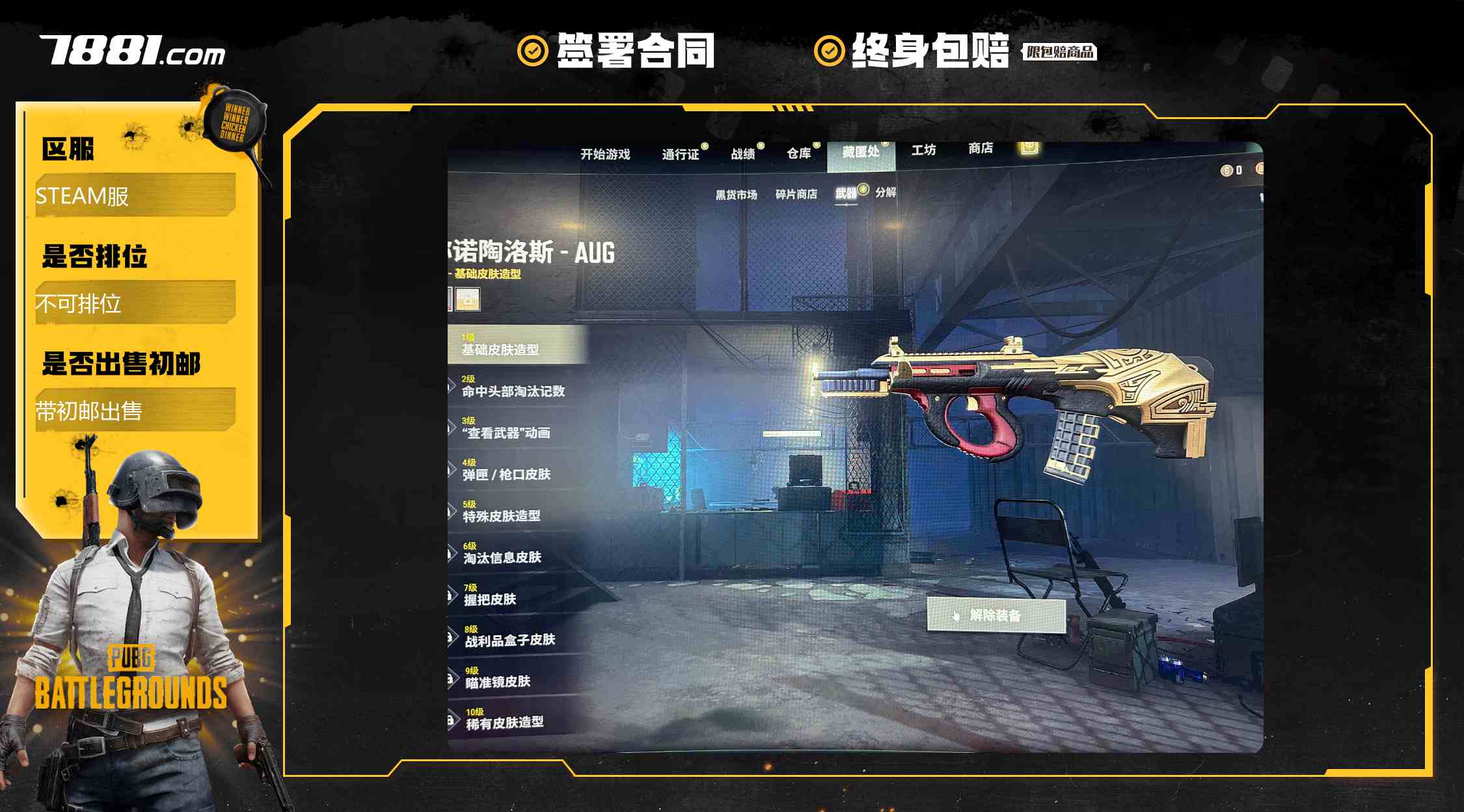This screenshot has height=812, width=1464.
Task: Select the 藏匿处 tab
Action: click(x=860, y=152)
